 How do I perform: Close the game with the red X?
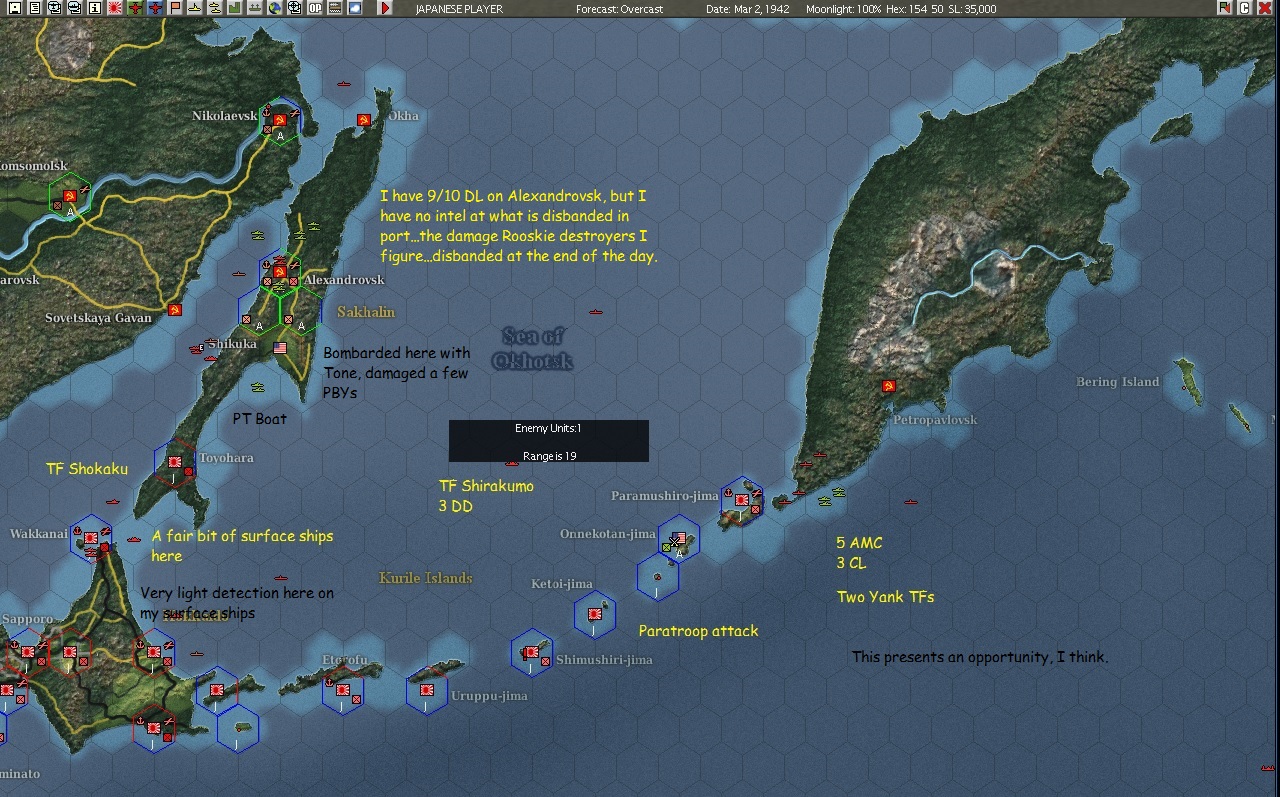tap(1265, 8)
